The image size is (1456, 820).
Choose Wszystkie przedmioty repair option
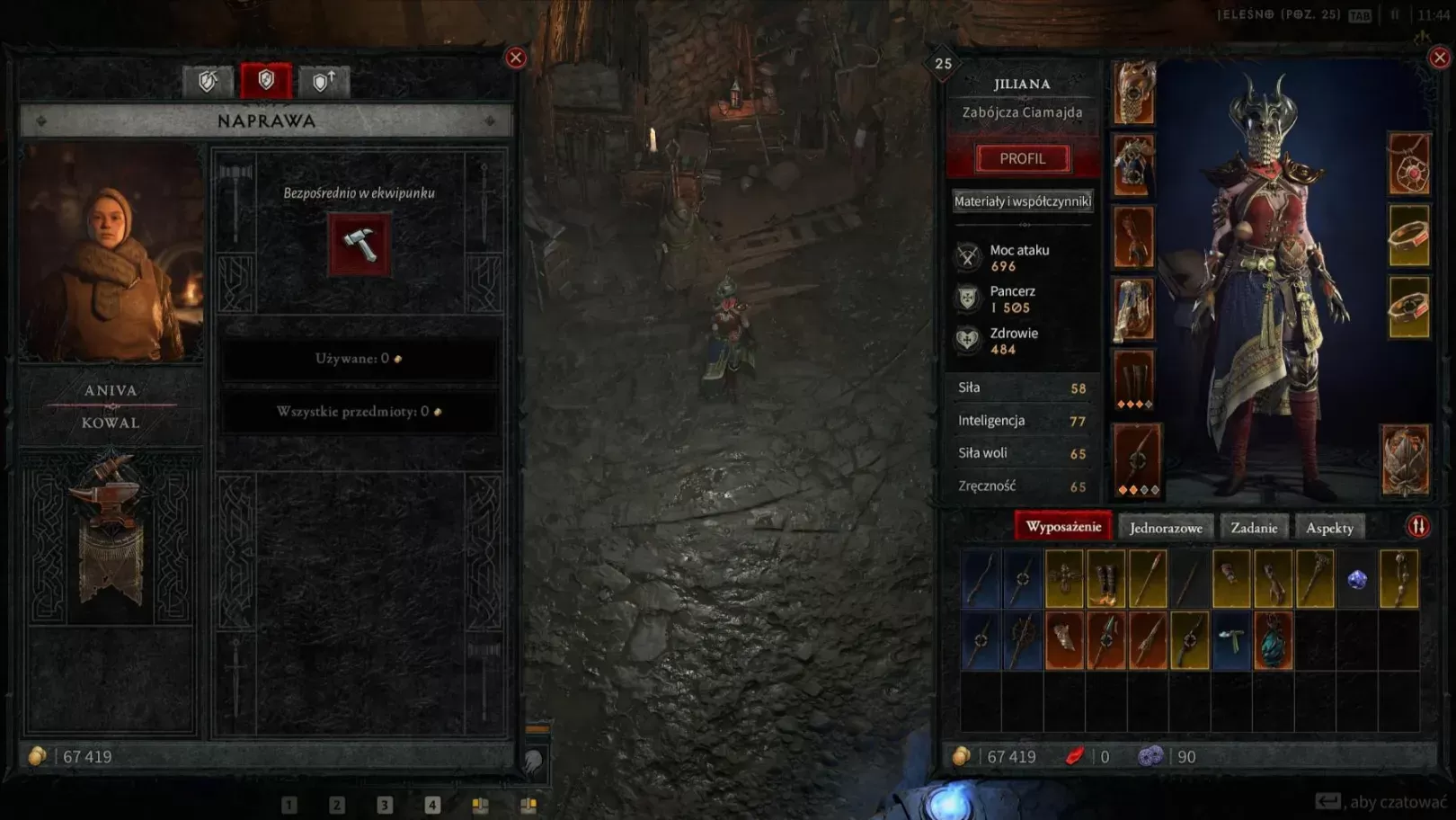click(359, 412)
